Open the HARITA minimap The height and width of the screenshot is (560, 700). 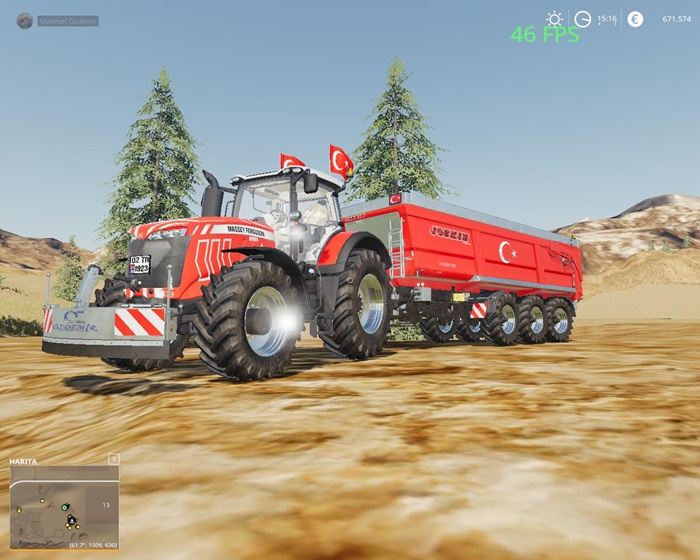pyautogui.click(x=64, y=505)
